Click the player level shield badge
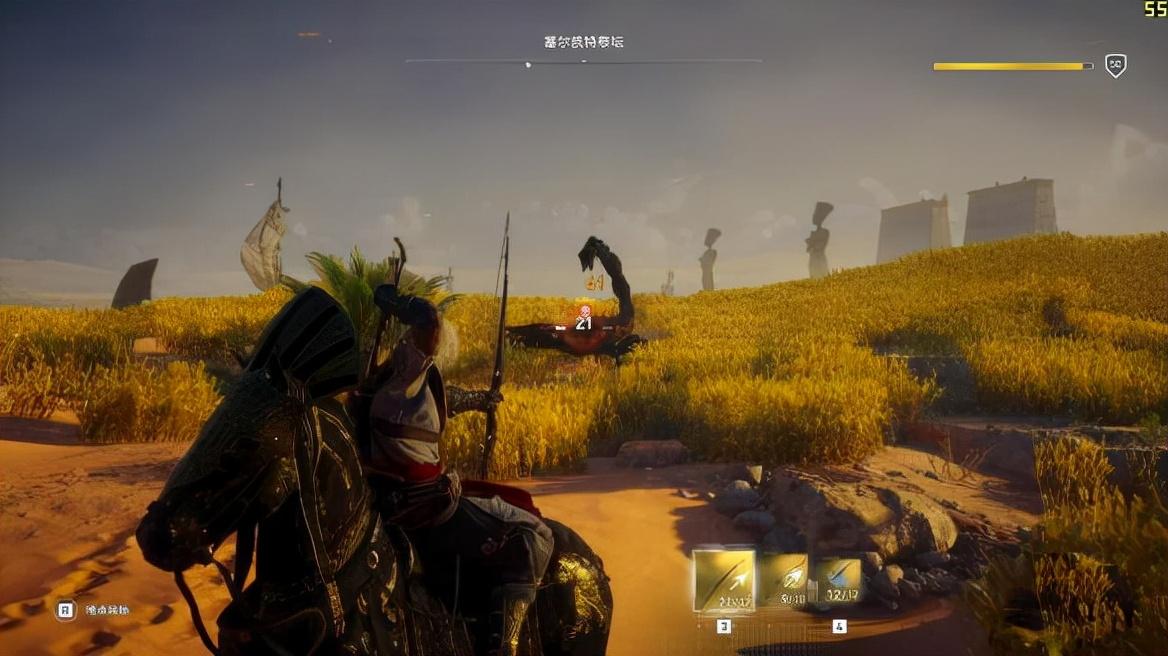 [x=1115, y=66]
